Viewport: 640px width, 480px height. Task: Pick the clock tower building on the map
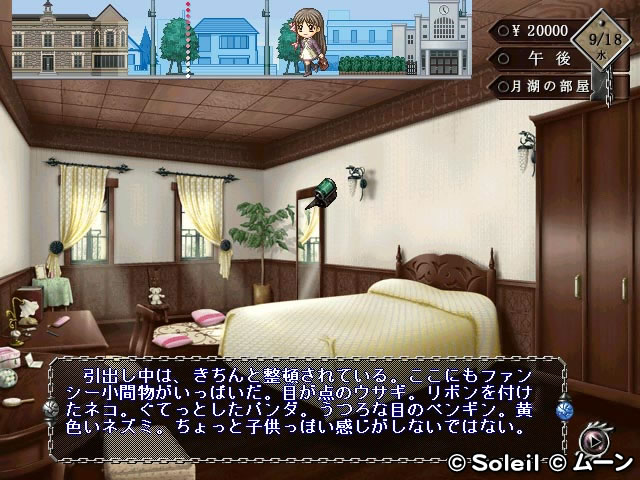click(x=444, y=38)
